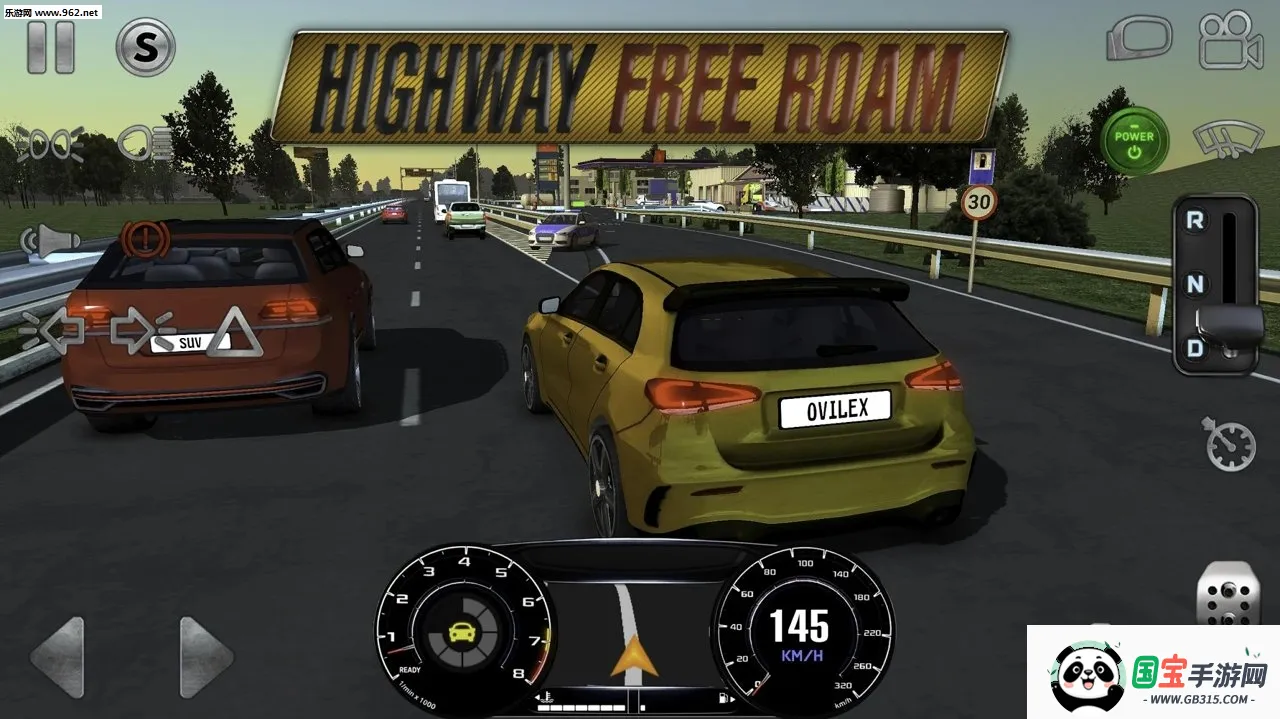The image size is (1280, 719).
Task: Step on the gas pedal
Action: (1228, 595)
